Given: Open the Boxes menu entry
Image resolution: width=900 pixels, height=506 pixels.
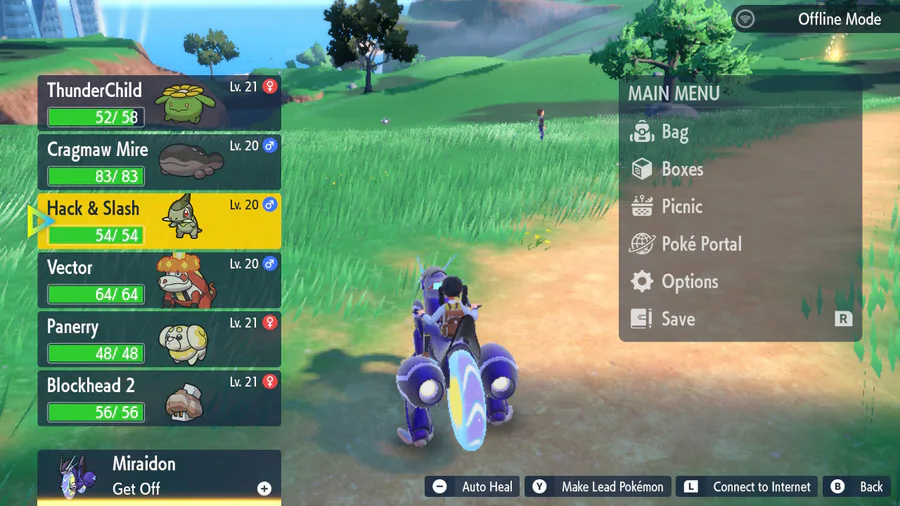Looking at the screenshot, I should (681, 169).
